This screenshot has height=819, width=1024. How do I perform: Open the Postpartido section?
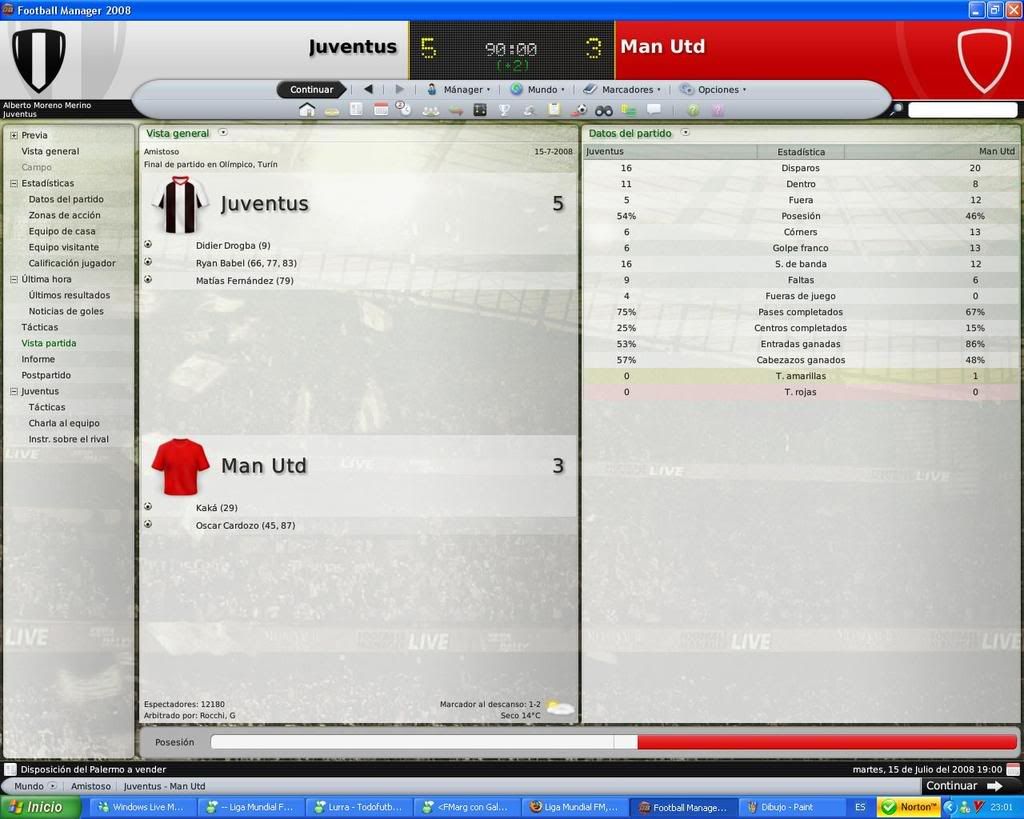(x=46, y=375)
